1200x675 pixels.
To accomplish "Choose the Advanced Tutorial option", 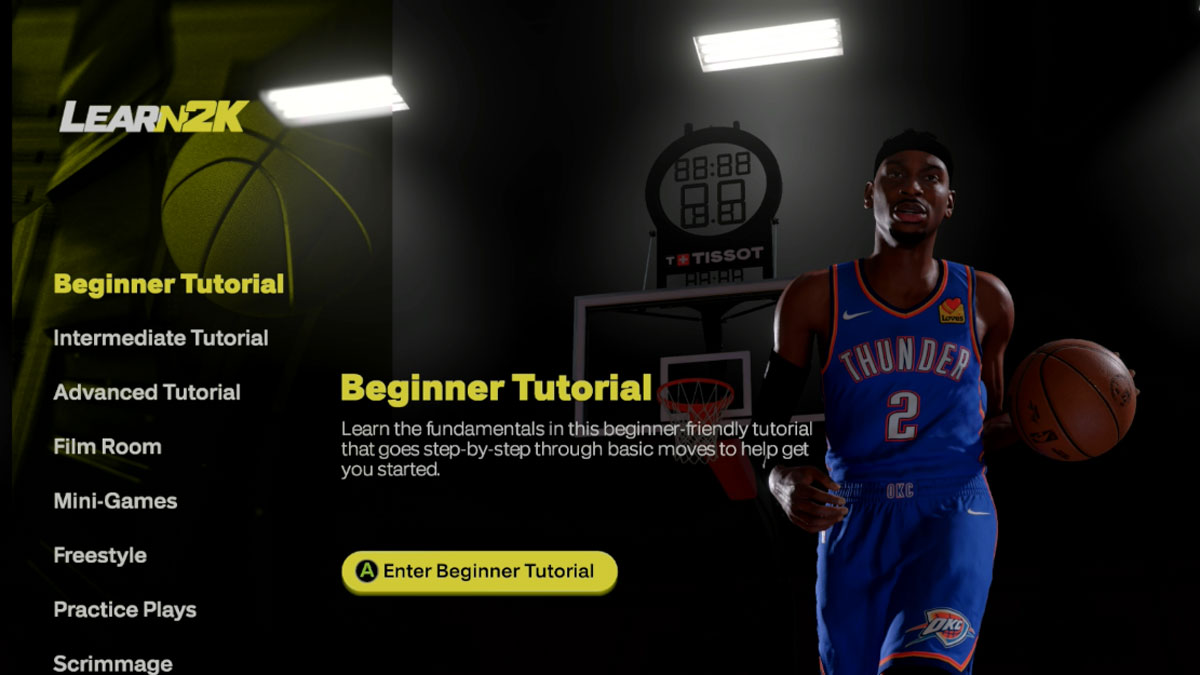I will pos(146,392).
